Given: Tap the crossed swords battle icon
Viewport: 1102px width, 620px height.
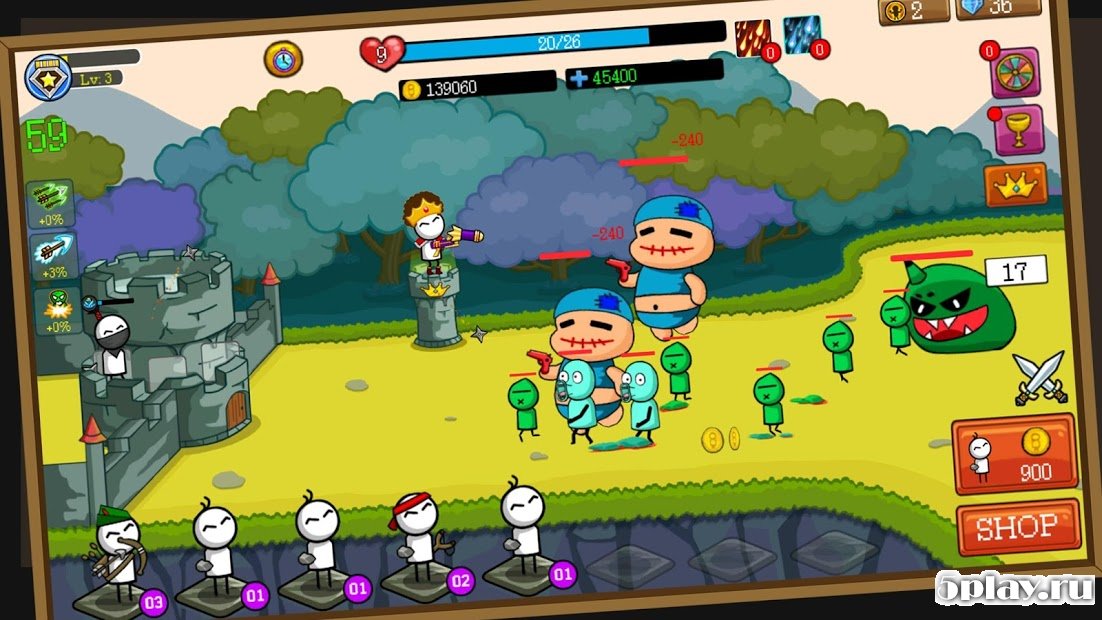Looking at the screenshot, I should pyautogui.click(x=1039, y=378).
